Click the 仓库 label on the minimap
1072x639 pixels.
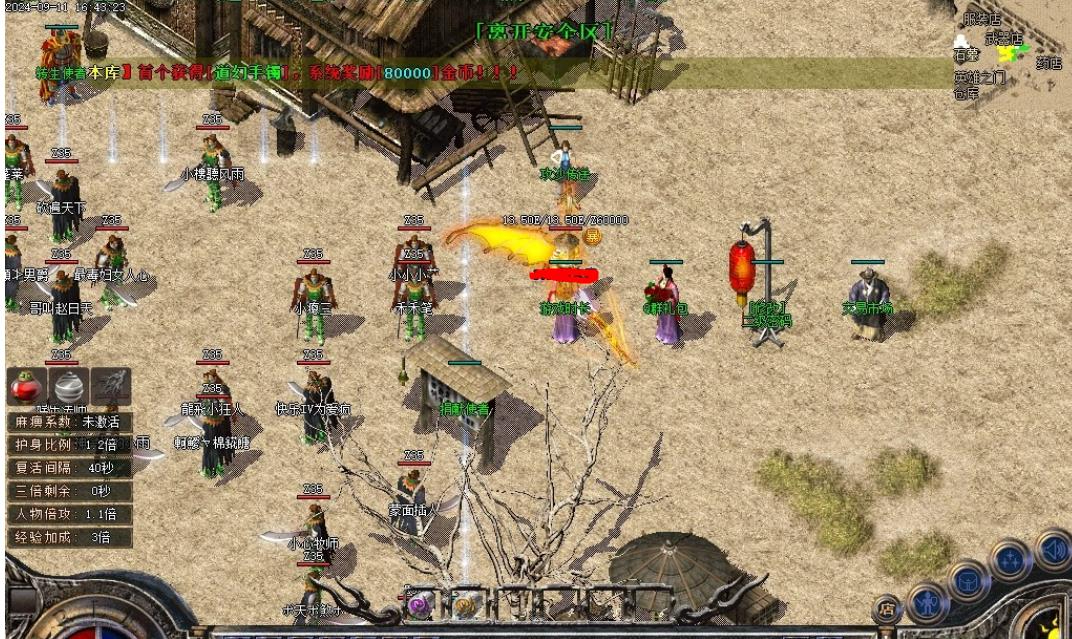pyautogui.click(x=965, y=94)
